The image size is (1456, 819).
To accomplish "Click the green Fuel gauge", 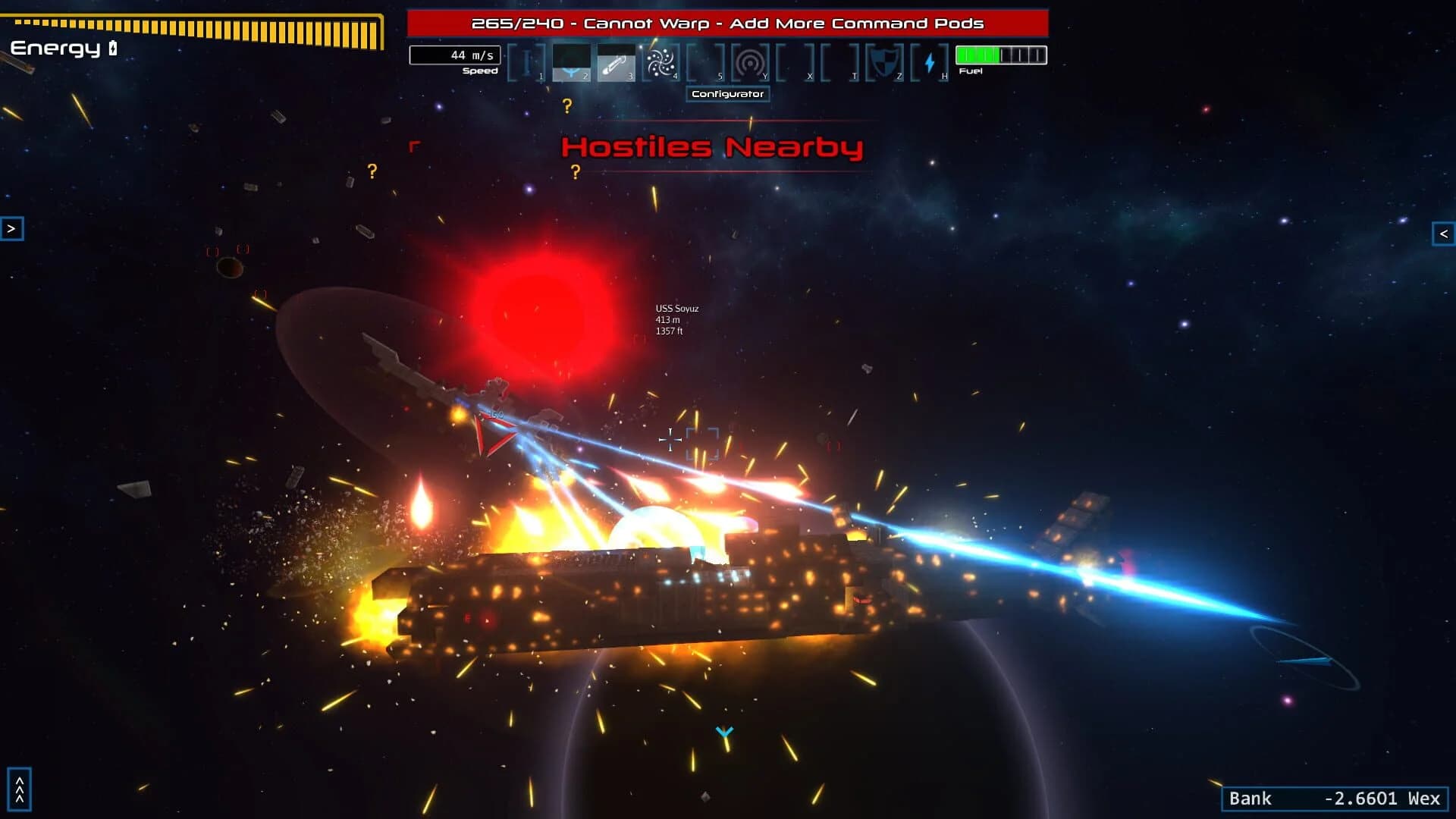I will pyautogui.click(x=983, y=53).
